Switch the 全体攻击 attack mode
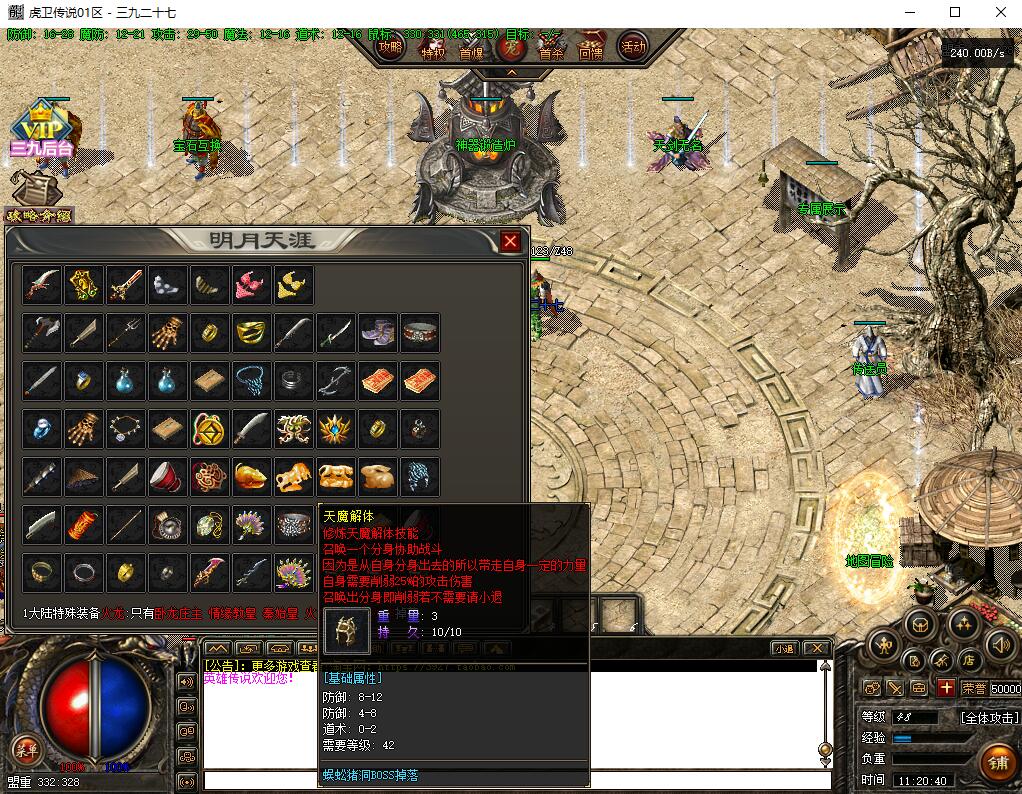The width and height of the screenshot is (1022, 794). click(x=989, y=717)
